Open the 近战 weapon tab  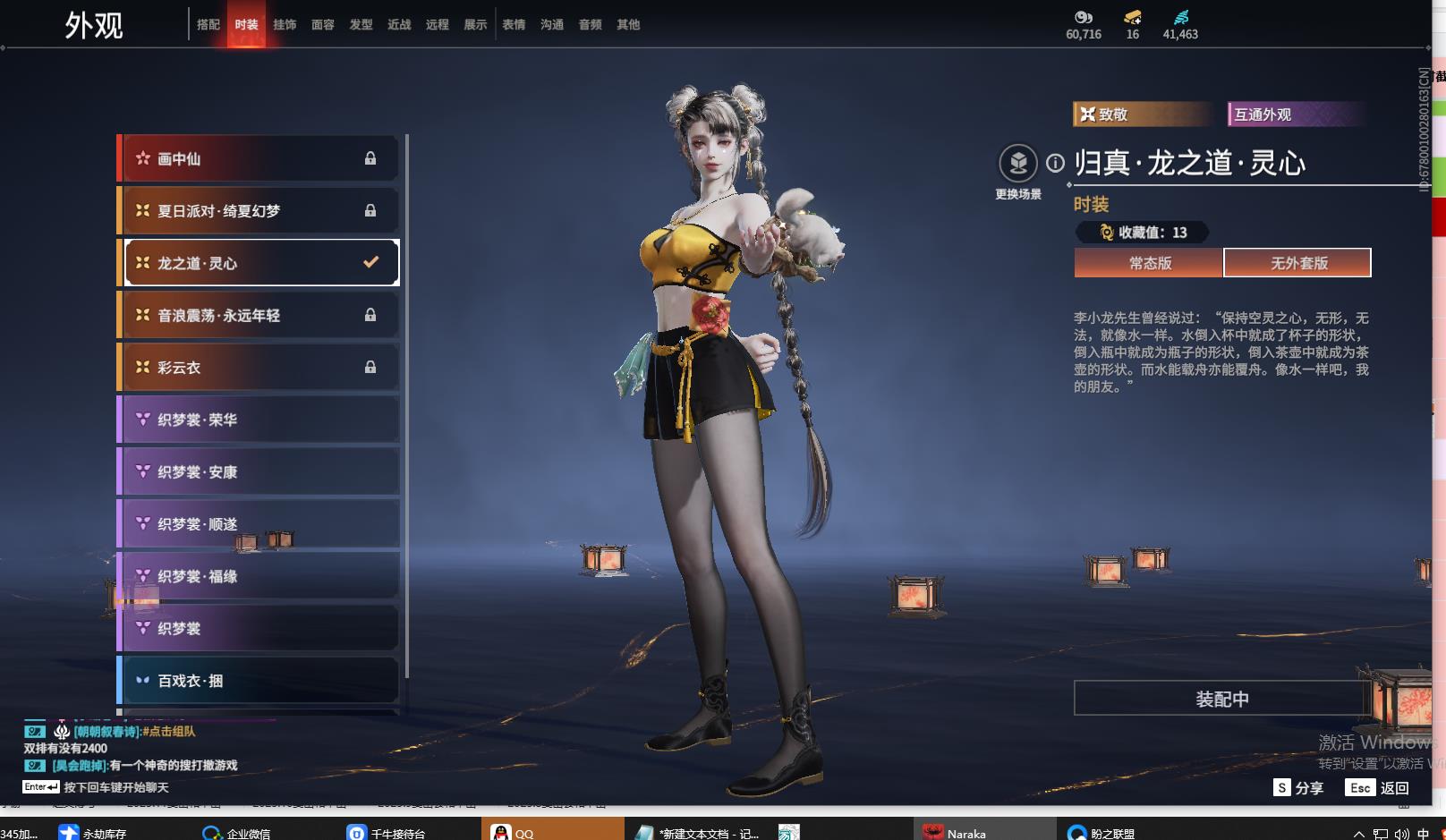coord(399,25)
